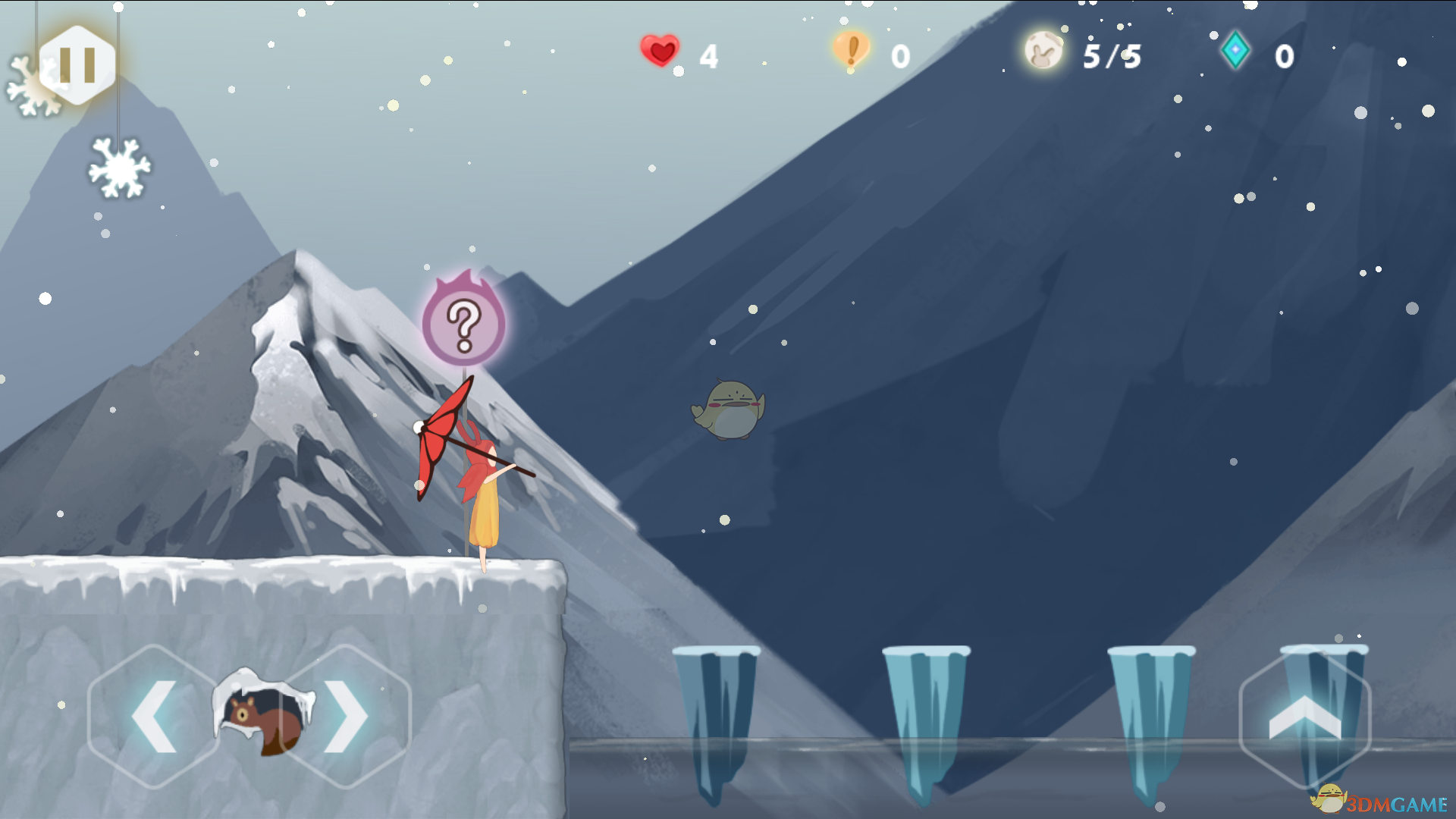Pause the game with the hexagon button
Viewport: 1456px width, 819px height.
click(x=77, y=64)
